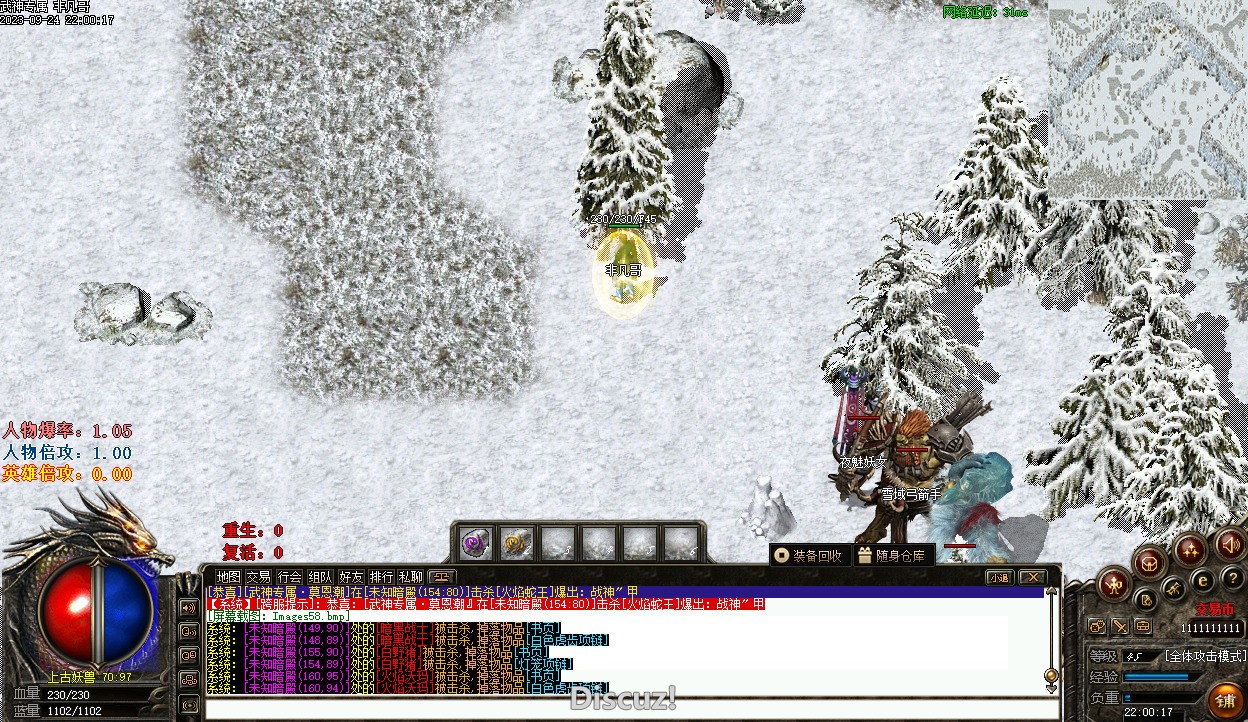Open the 随身仓库 portable warehouse

click(x=894, y=555)
